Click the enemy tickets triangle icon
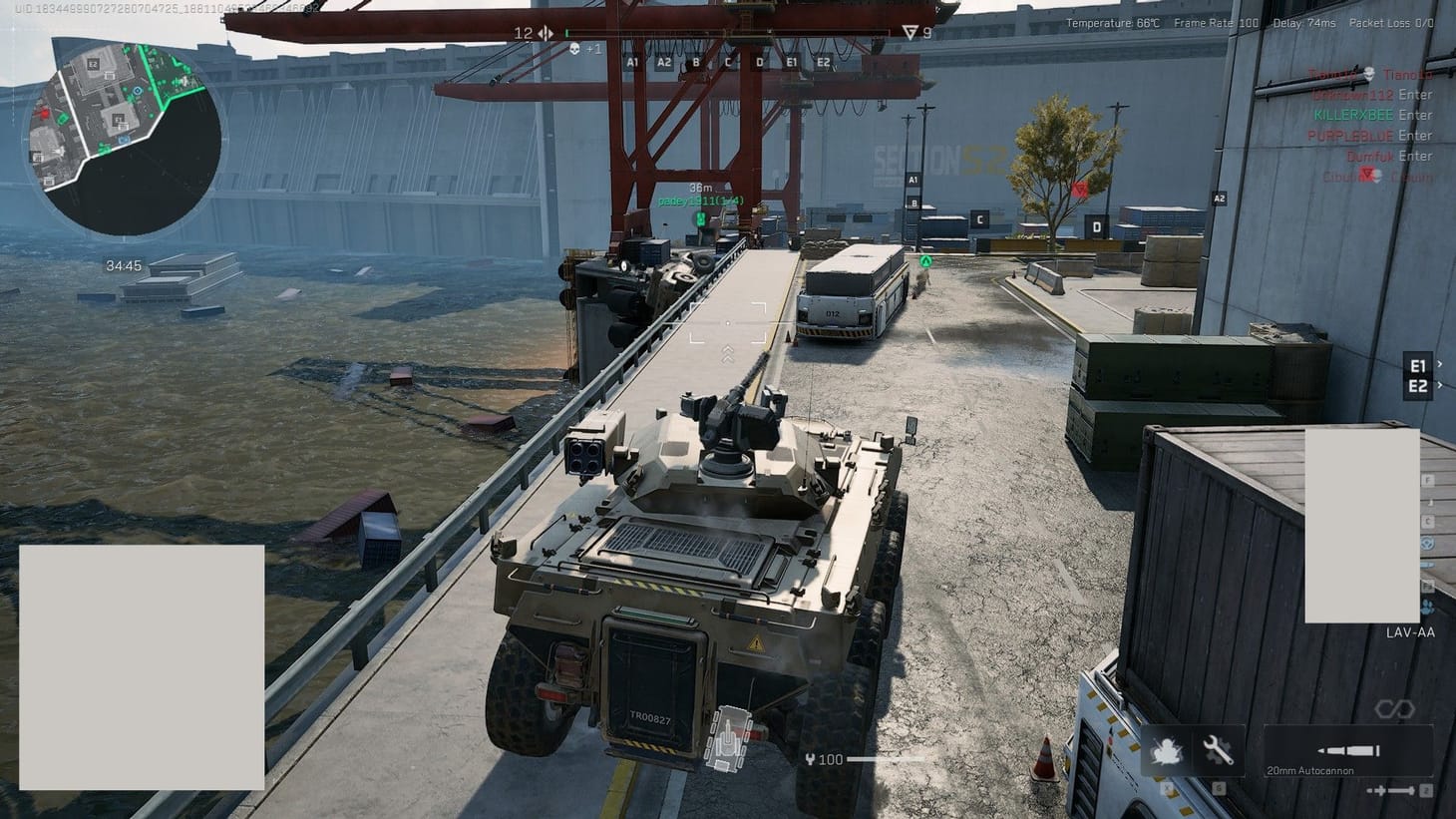 pyautogui.click(x=909, y=32)
